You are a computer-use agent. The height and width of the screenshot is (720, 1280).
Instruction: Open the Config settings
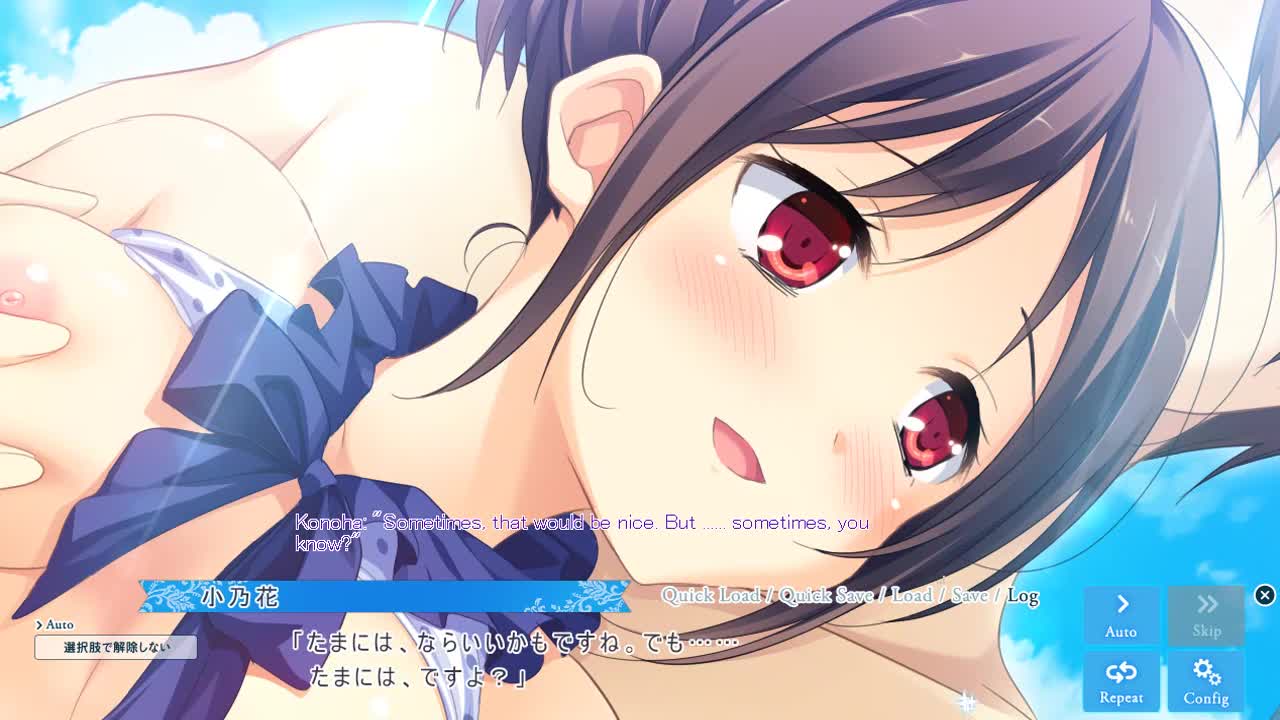click(x=1206, y=682)
